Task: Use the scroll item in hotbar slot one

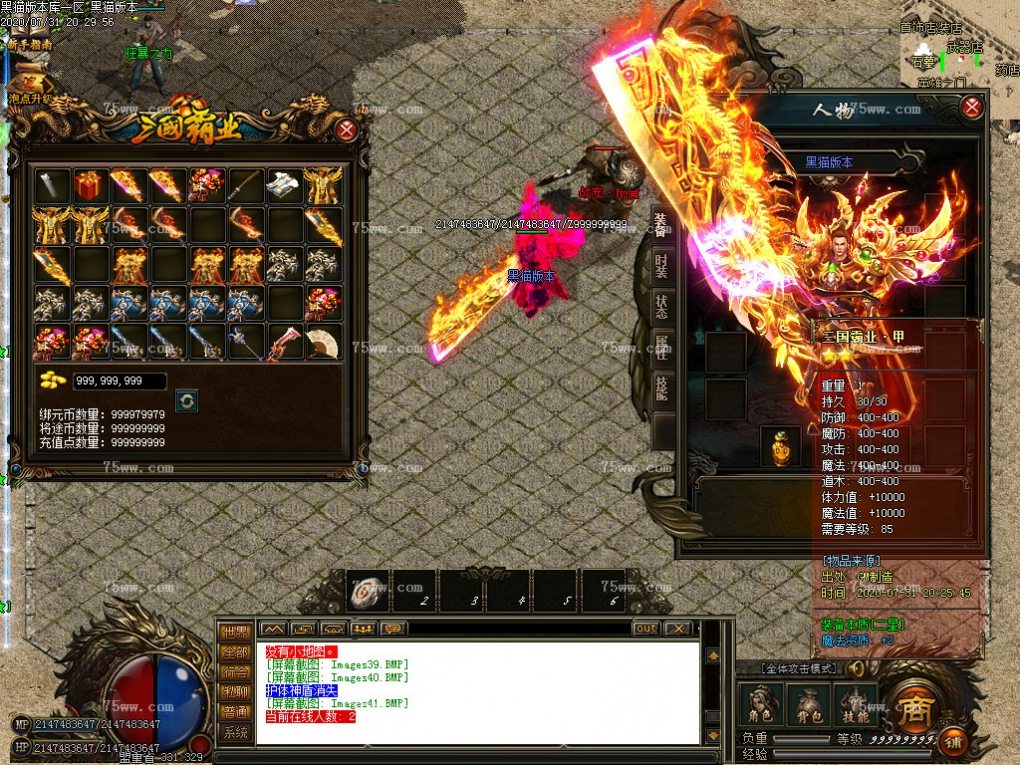Action: point(368,591)
